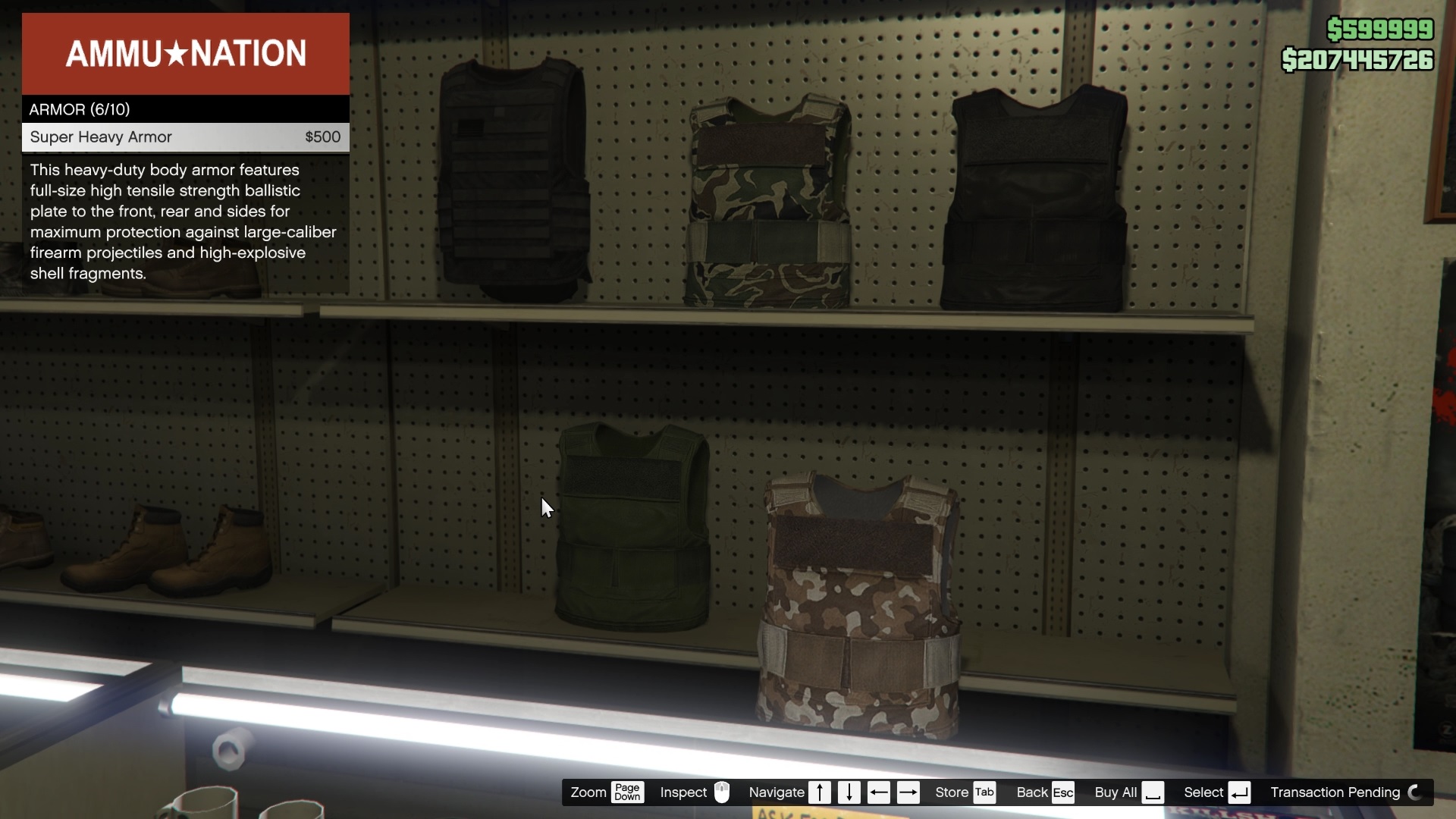
Task: Click the Tab key icon next to Store
Action: point(986,792)
